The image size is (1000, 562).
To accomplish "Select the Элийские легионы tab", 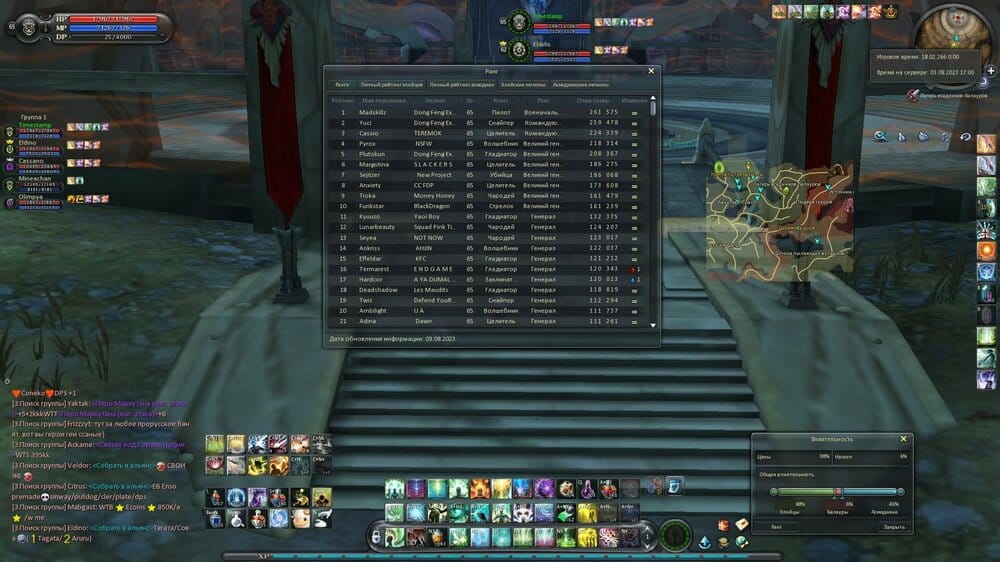I will tap(524, 85).
